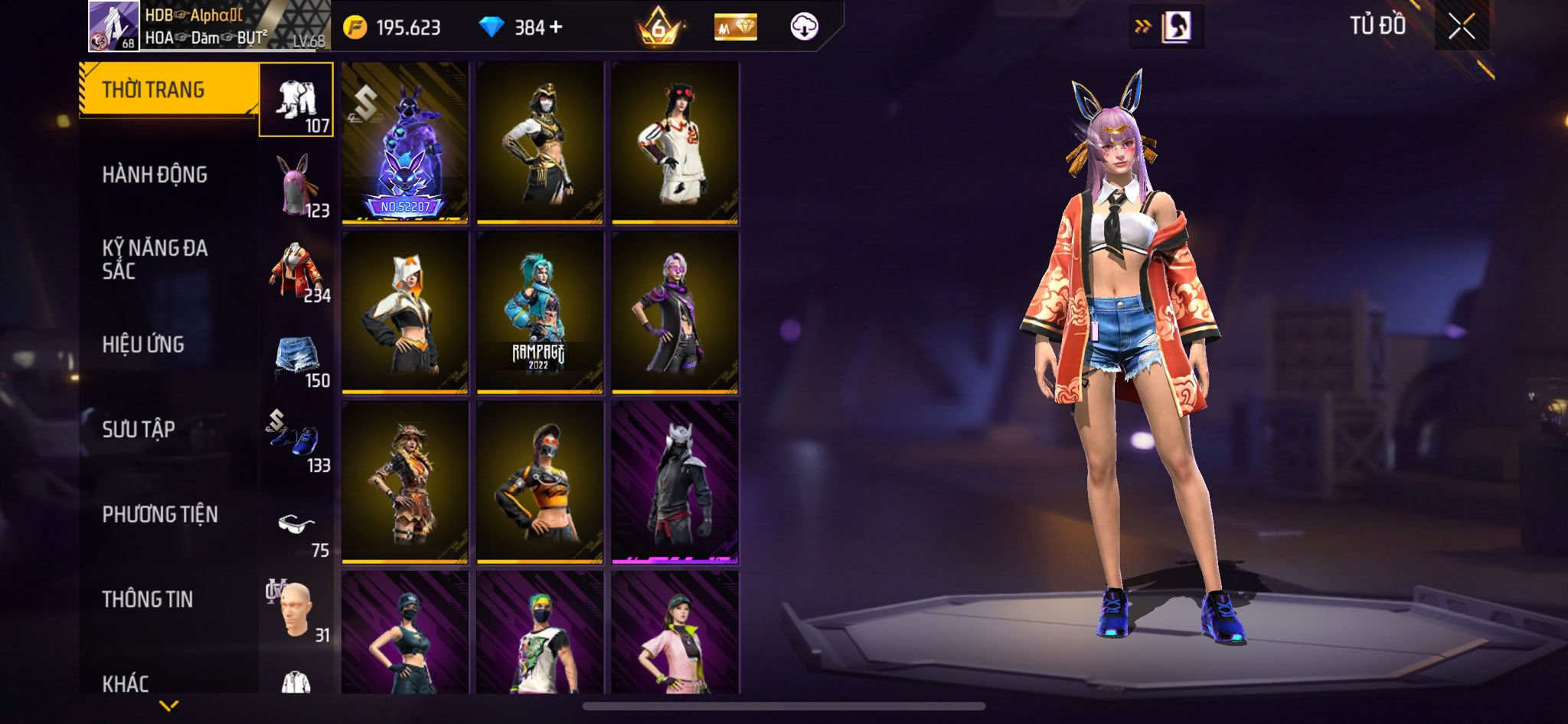Go to the Sưu Tập collection section
The image size is (1568, 724).
tap(139, 429)
